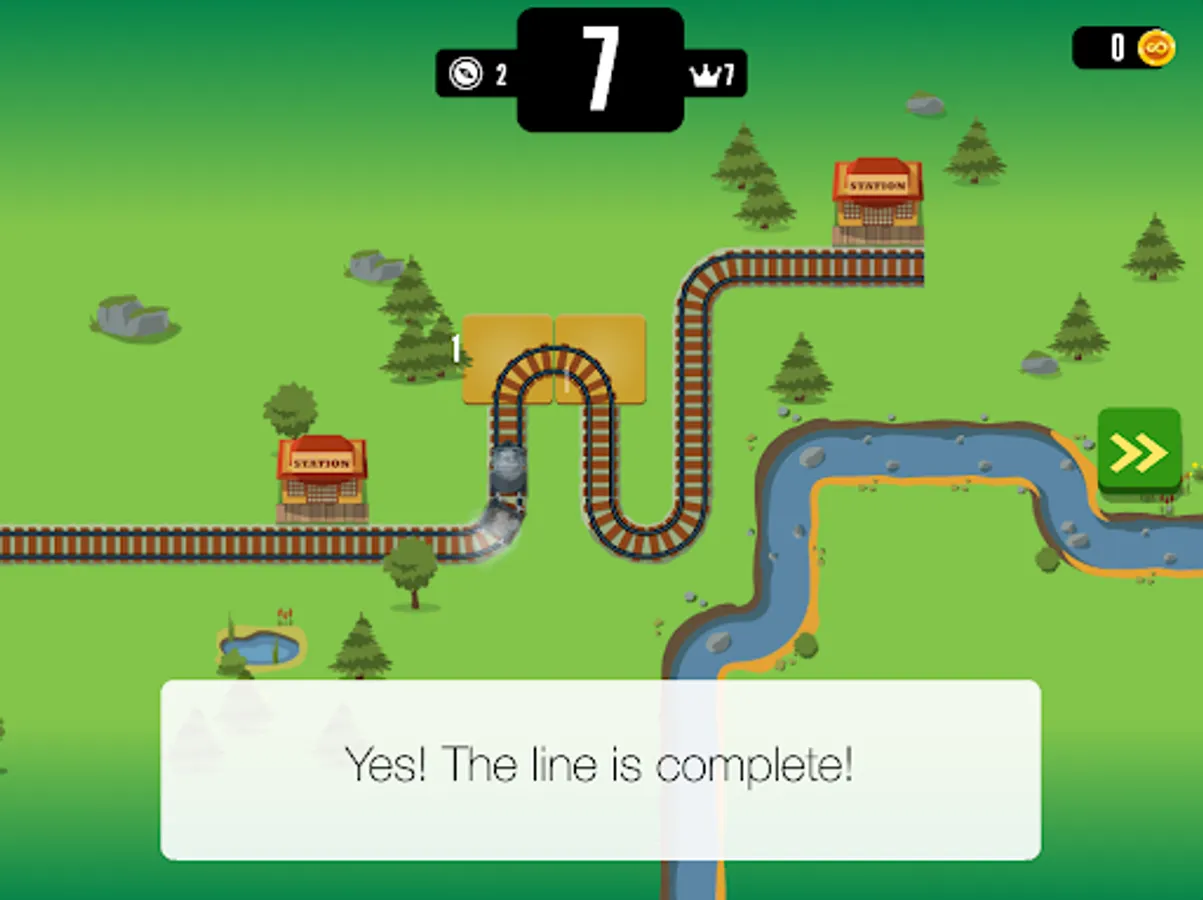The width and height of the screenshot is (1203, 900).
Task: Hit the green fast-forward arrows button
Action: coord(1138,452)
